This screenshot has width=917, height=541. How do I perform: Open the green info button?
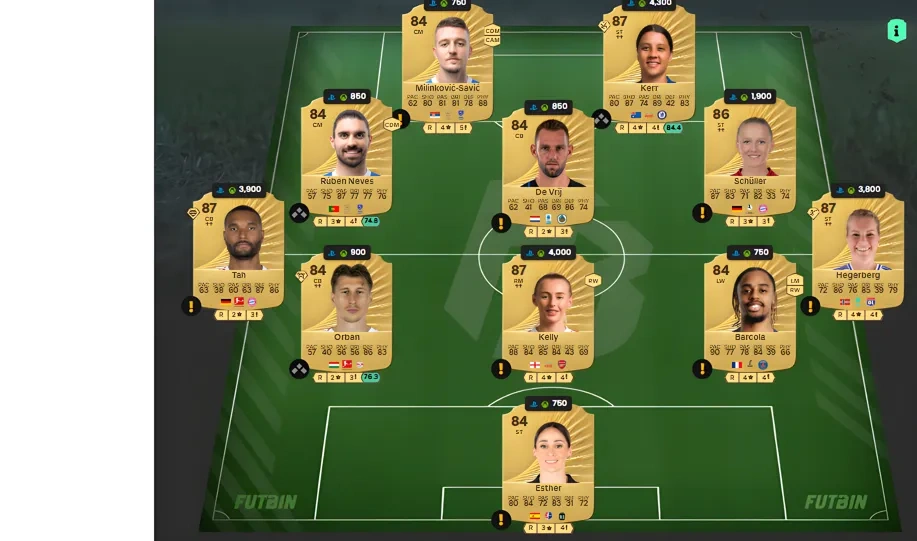(x=896, y=30)
